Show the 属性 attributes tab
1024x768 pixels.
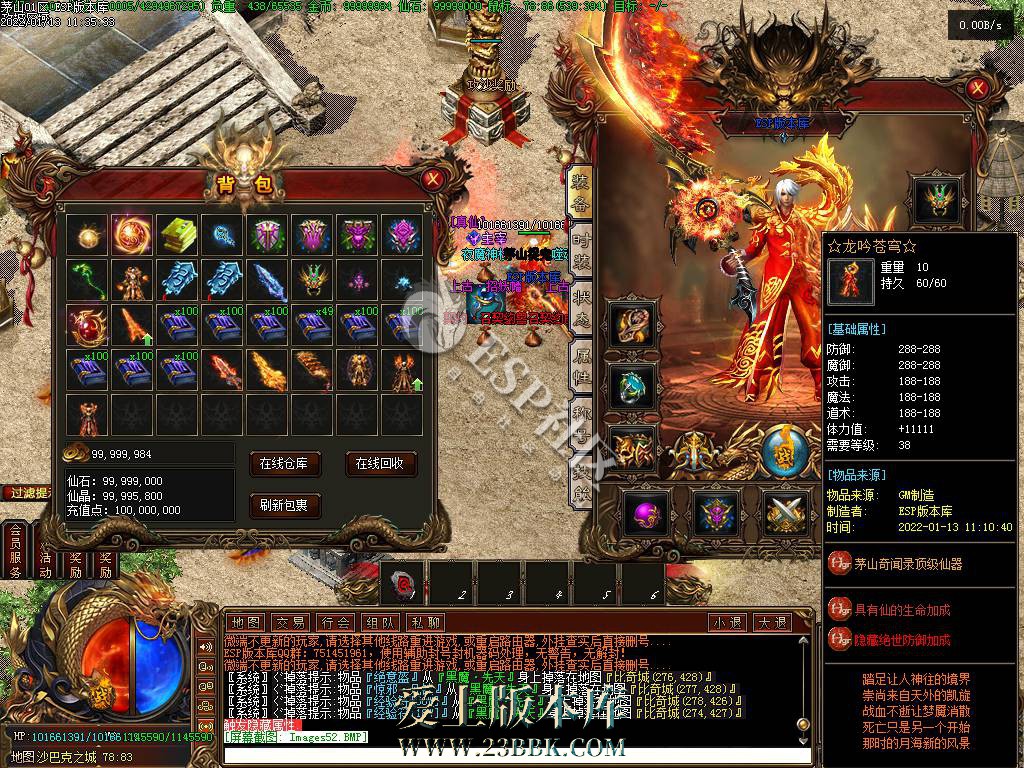coord(580,362)
